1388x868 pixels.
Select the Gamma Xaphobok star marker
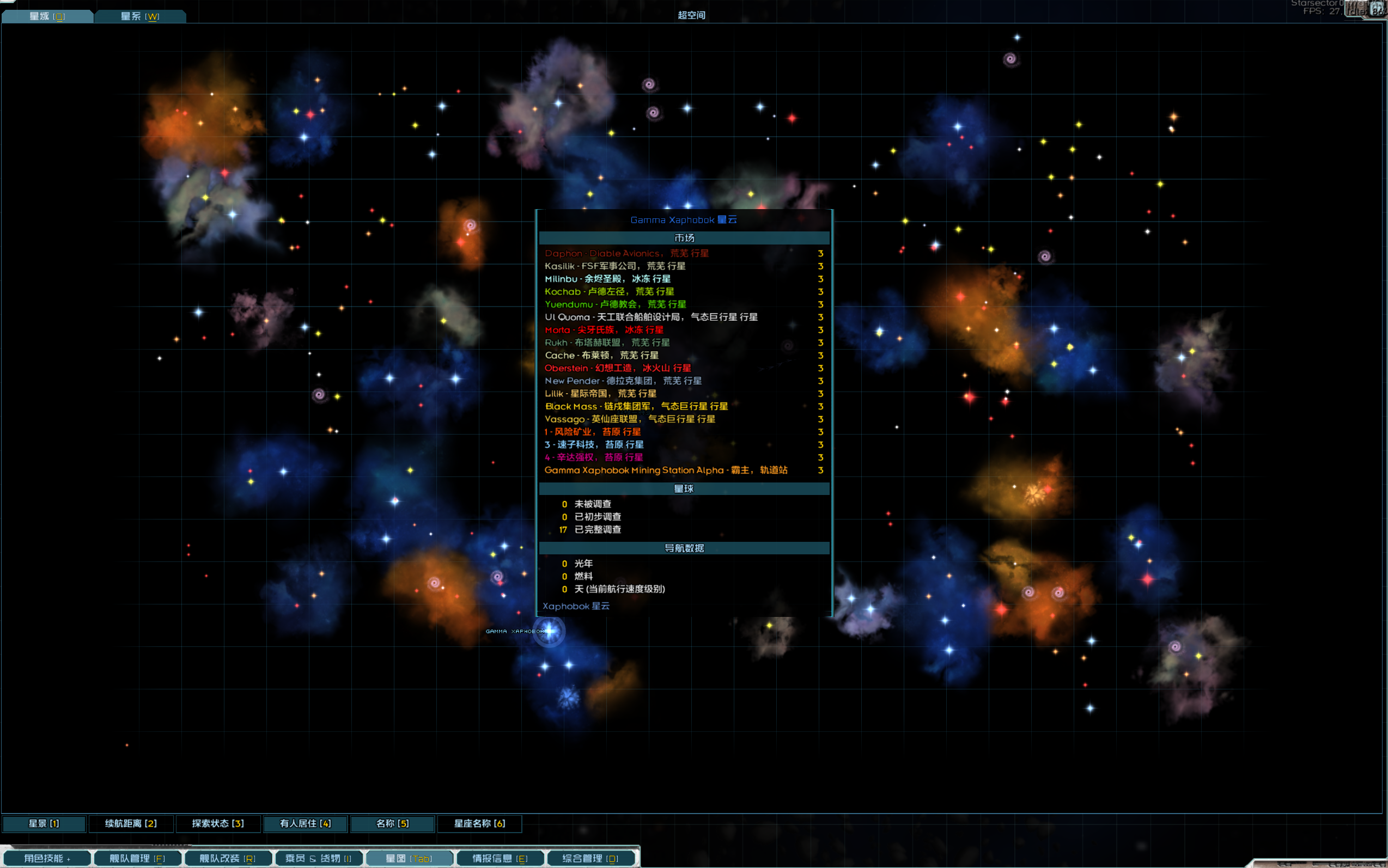tap(550, 631)
